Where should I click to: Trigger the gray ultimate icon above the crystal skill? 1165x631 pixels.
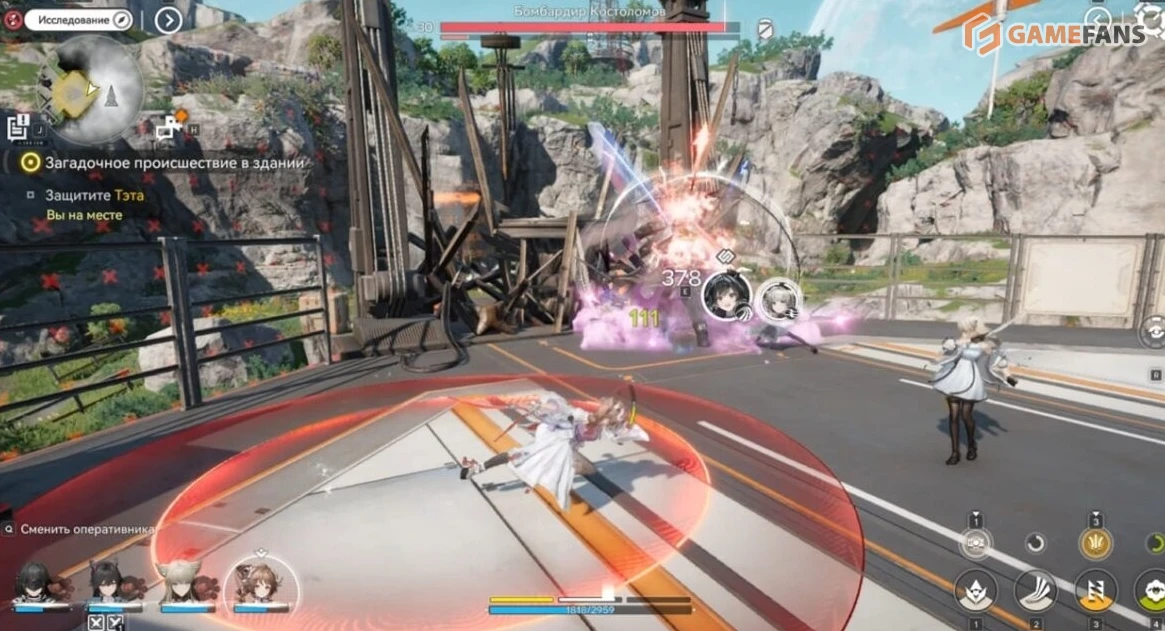(x=975, y=543)
